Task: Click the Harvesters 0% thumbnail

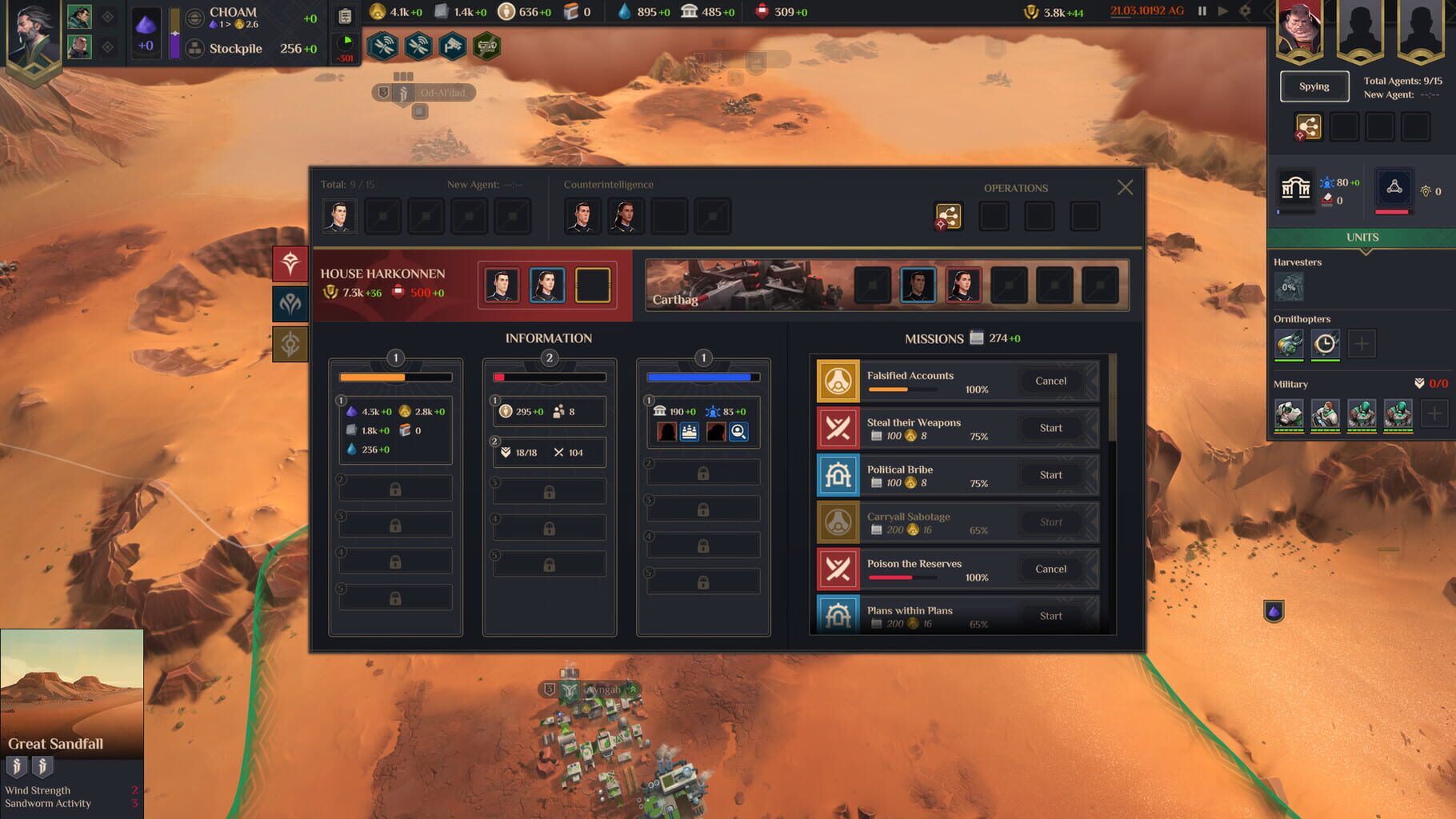Action: point(1290,285)
